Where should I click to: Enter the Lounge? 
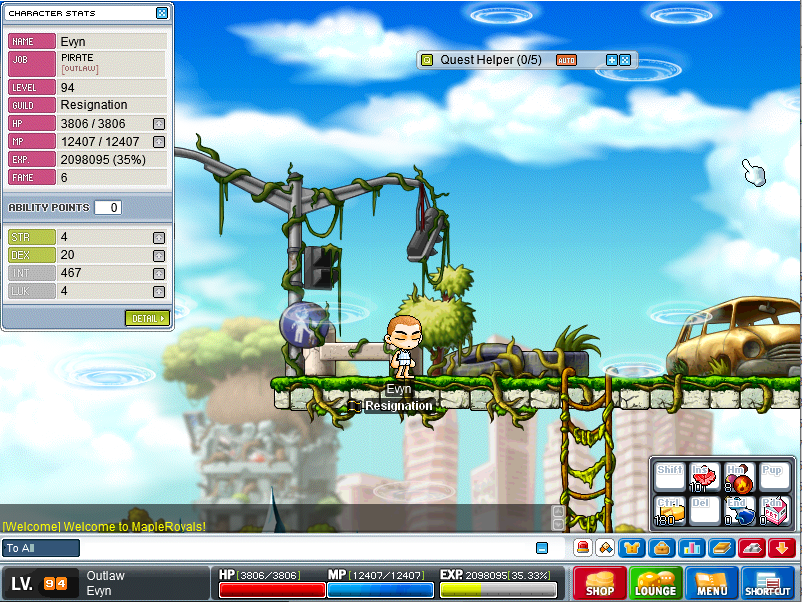click(x=656, y=583)
